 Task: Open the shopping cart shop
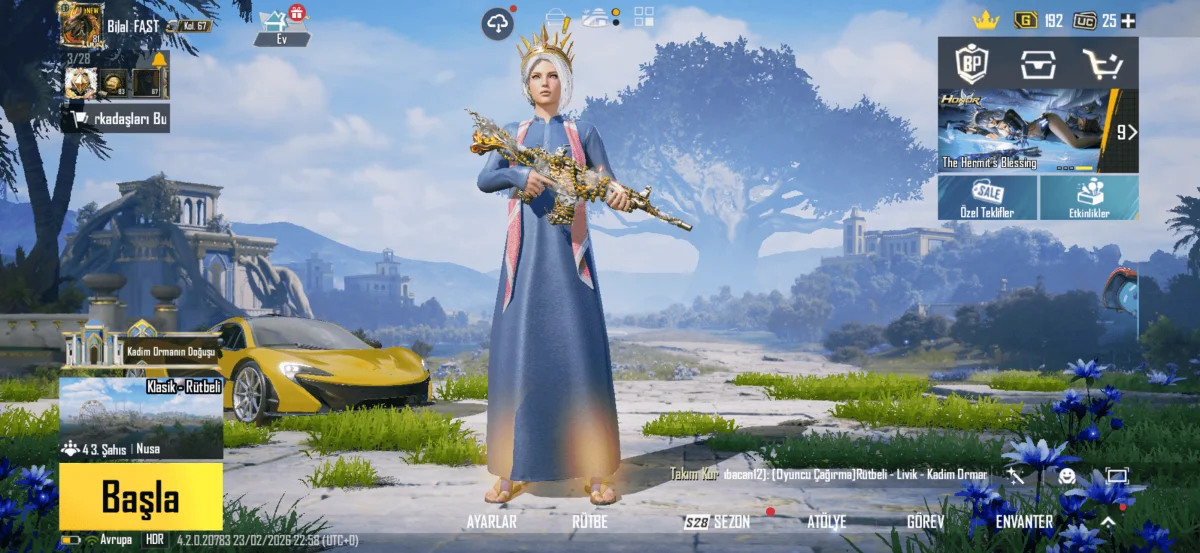[1103, 64]
